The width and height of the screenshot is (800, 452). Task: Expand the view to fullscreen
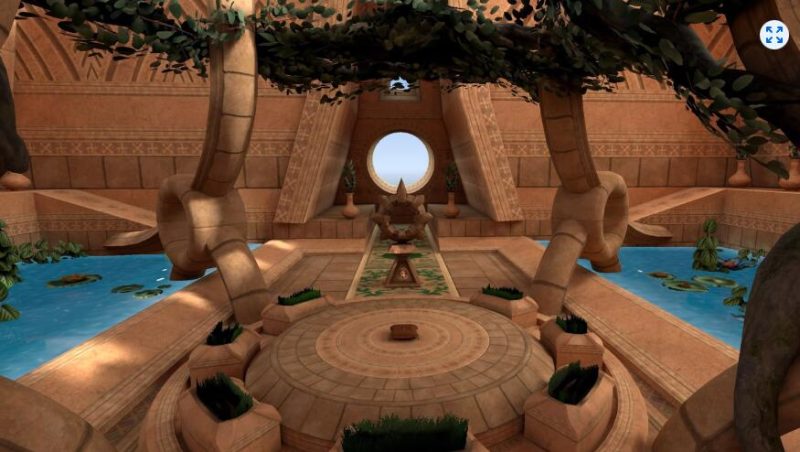tap(773, 35)
